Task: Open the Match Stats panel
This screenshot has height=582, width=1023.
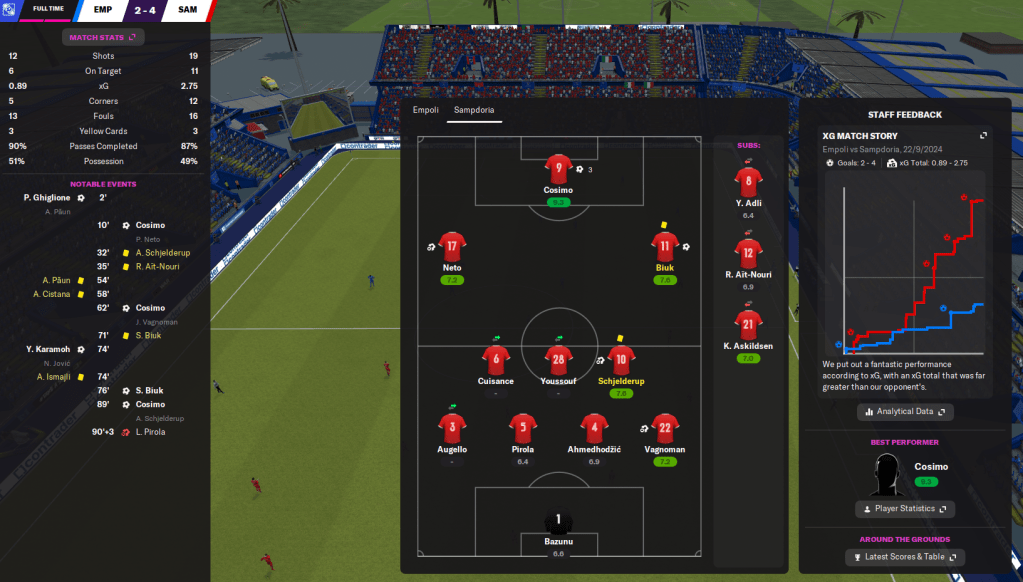Action: [104, 37]
